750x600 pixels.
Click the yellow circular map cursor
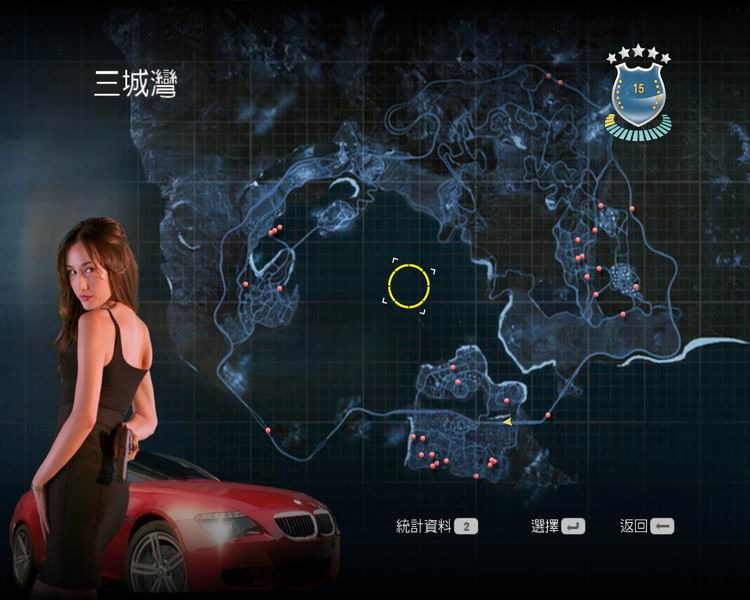tap(408, 286)
